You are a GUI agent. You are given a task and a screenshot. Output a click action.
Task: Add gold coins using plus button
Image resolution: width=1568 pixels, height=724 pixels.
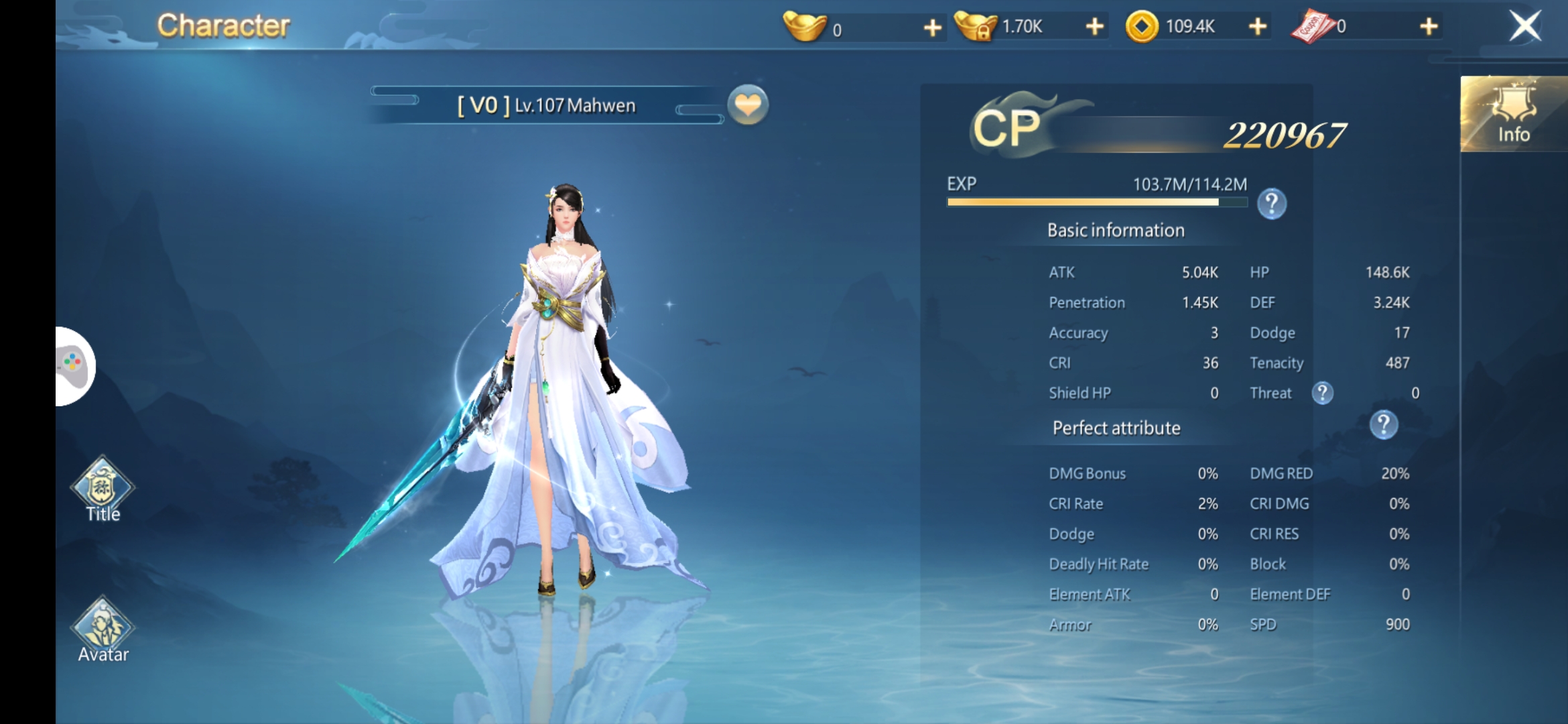[x=1258, y=27]
